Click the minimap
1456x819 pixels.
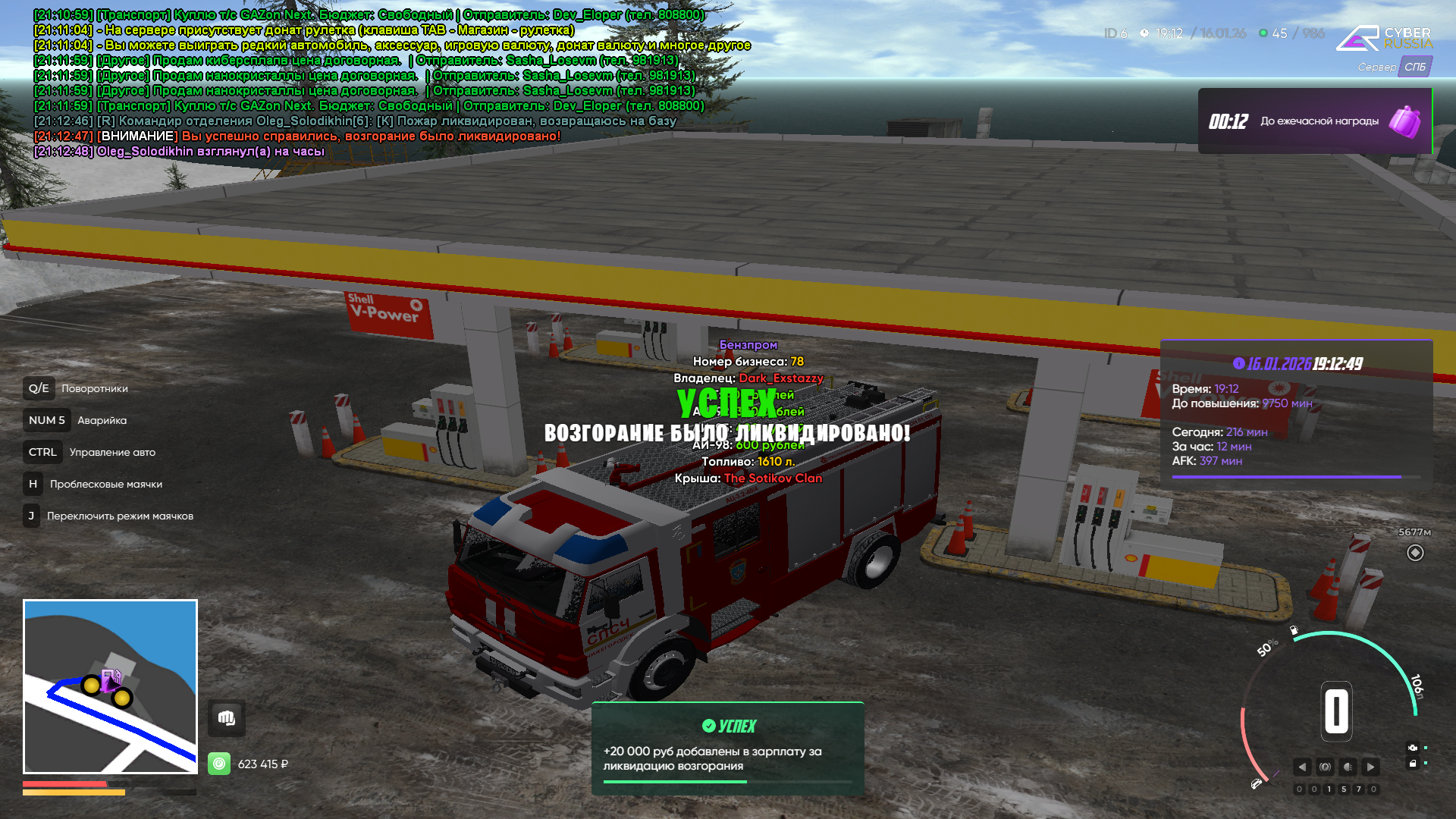111,686
